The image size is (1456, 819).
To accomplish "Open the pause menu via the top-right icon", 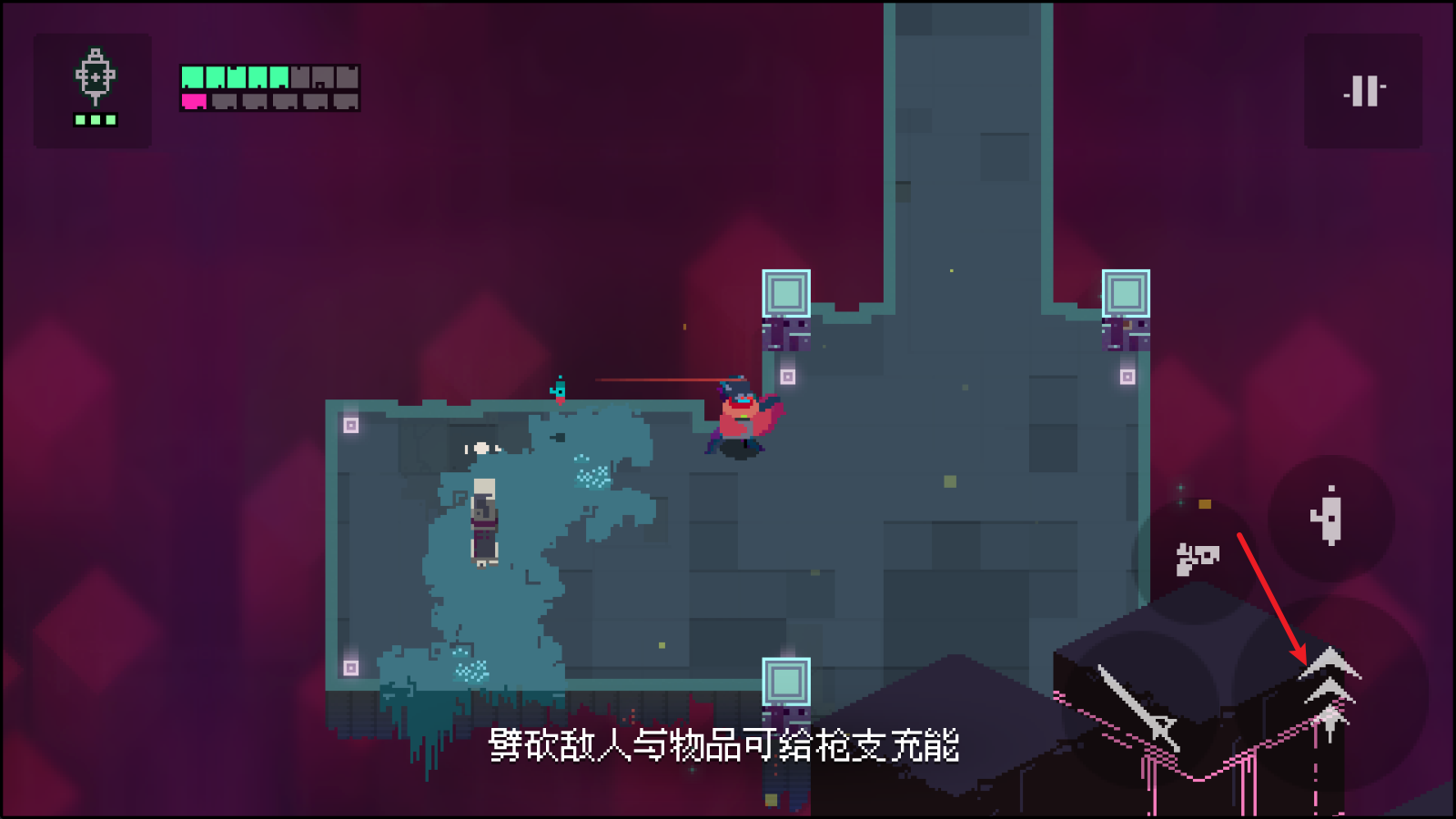I will [x=1362, y=89].
